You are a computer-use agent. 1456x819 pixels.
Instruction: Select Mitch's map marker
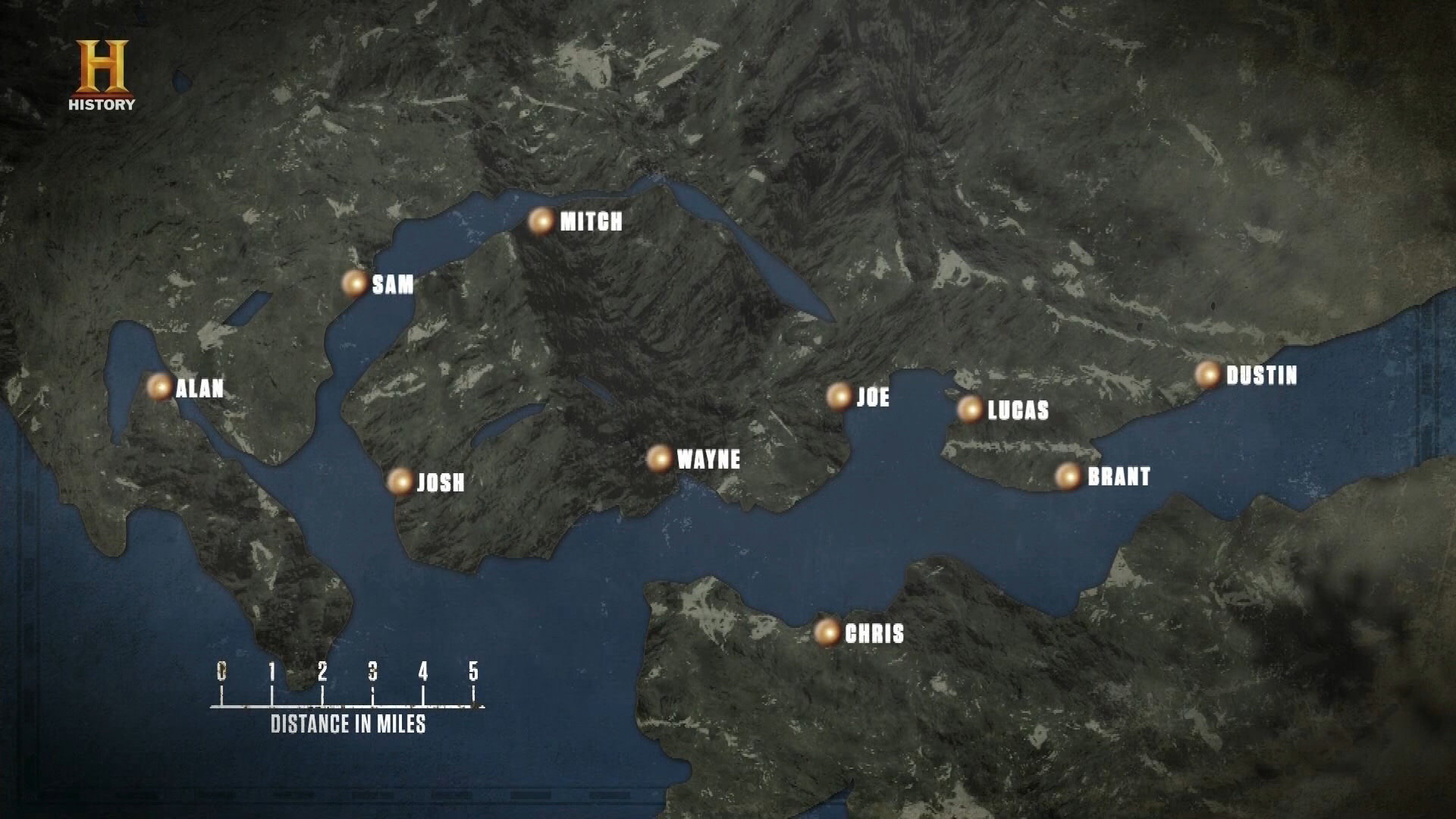pyautogui.click(x=541, y=221)
